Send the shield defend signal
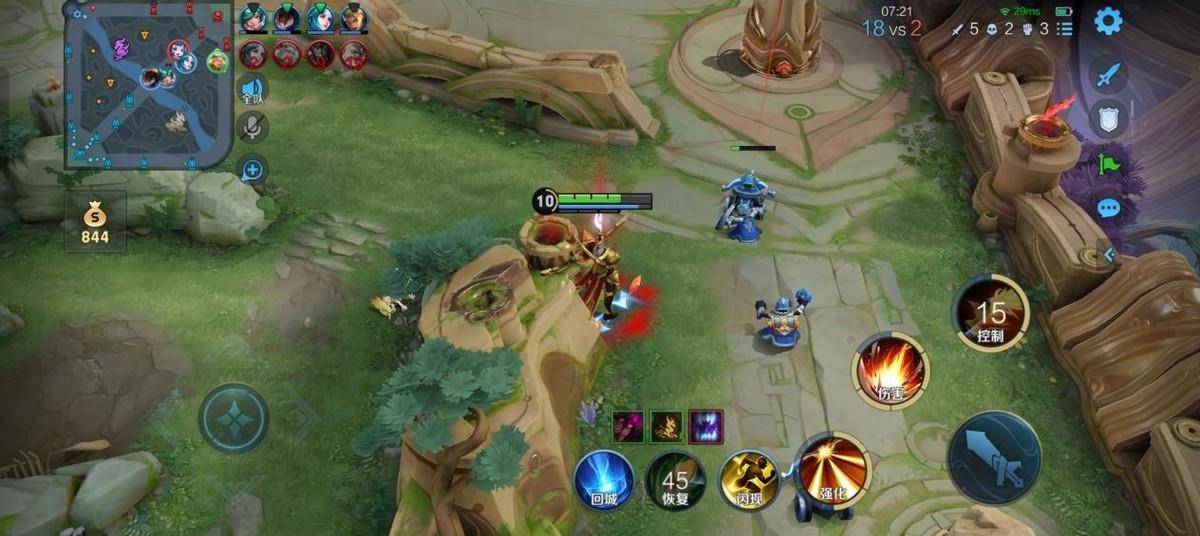 (x=1108, y=119)
